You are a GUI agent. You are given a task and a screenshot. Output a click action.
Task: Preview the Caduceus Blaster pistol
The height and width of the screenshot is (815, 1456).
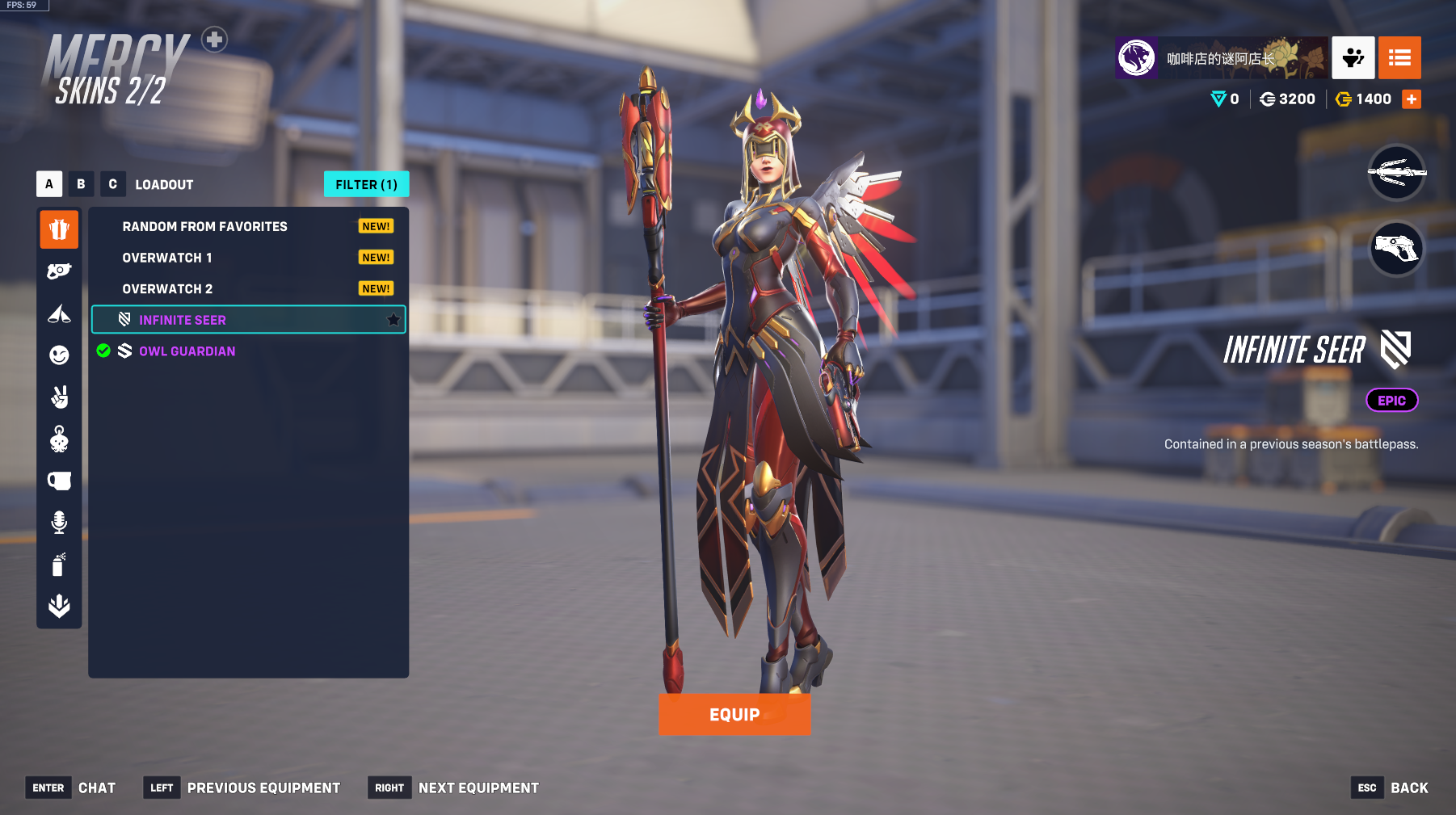1396,249
